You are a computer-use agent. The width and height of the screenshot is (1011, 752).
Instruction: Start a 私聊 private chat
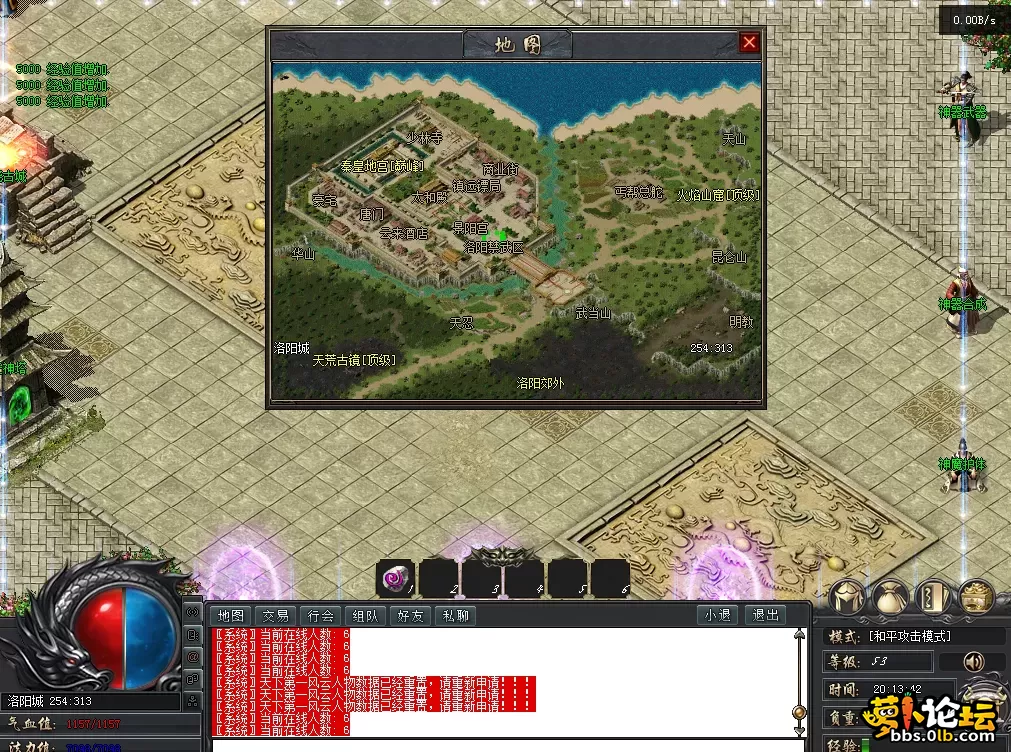455,616
